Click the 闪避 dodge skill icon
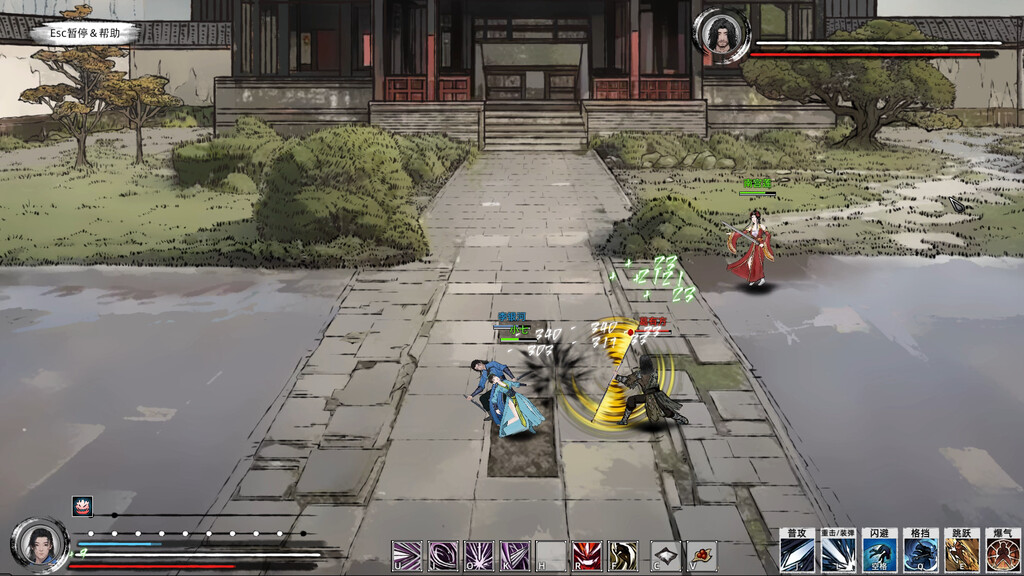The image size is (1024, 576). coord(880,551)
